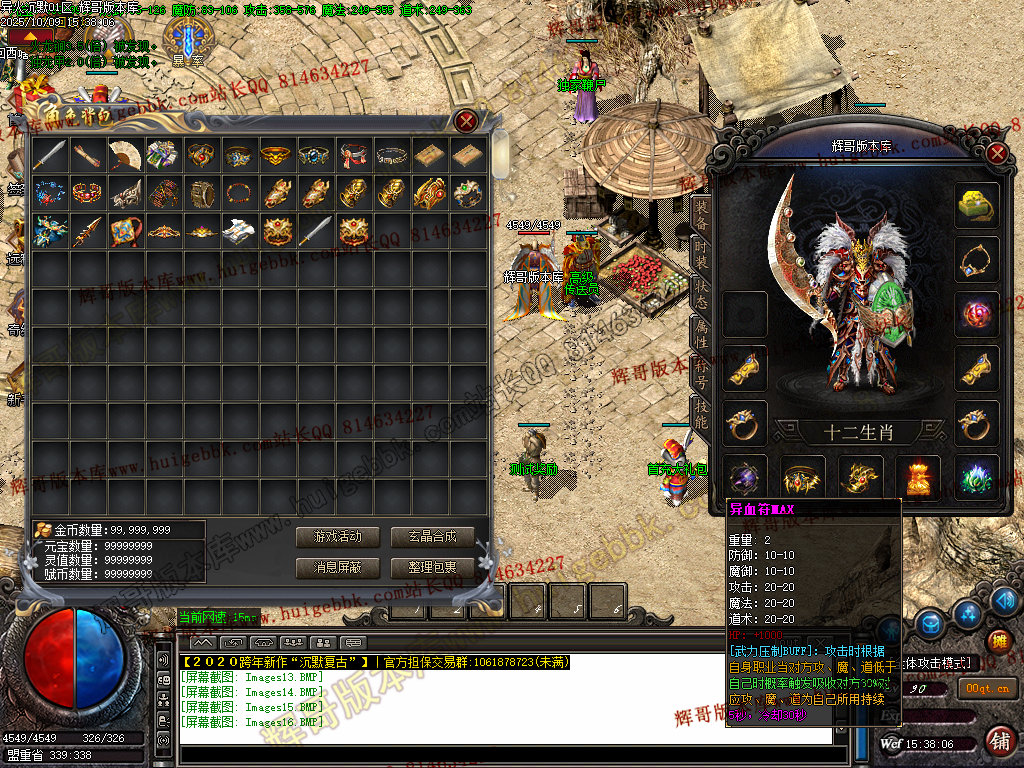
Task: Select the blue flower necklace item in the backpack
Action: [x=49, y=192]
